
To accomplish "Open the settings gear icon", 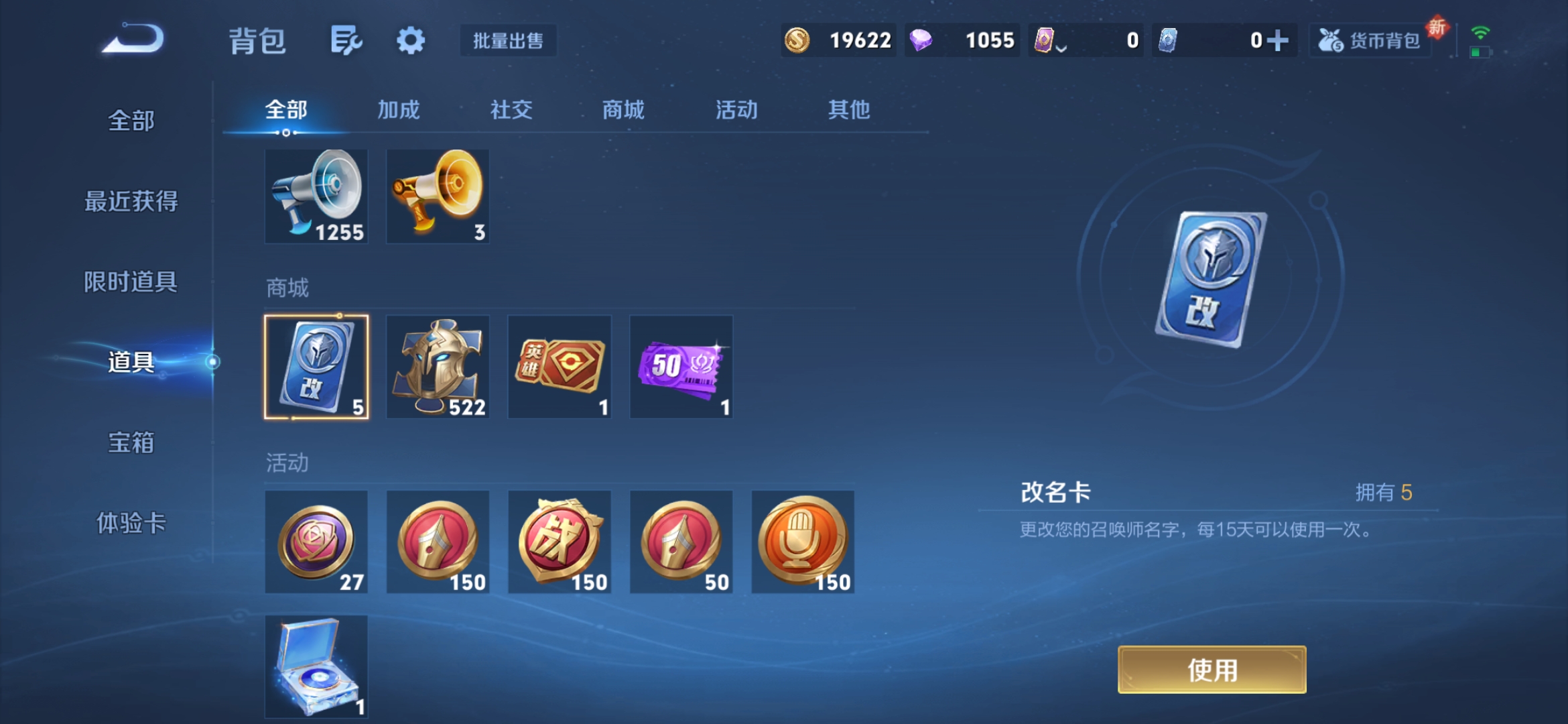I will click(x=411, y=40).
